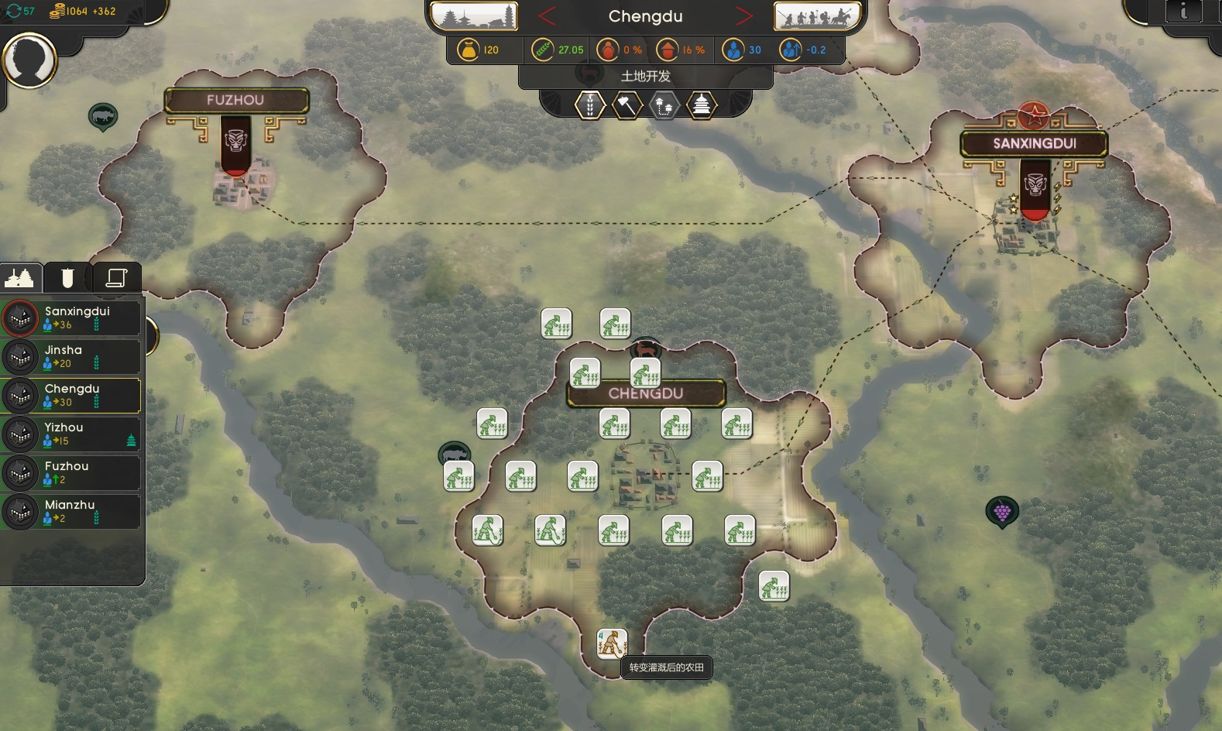Select the land development farming hex icon
The width and height of the screenshot is (1222, 731).
[x=590, y=105]
